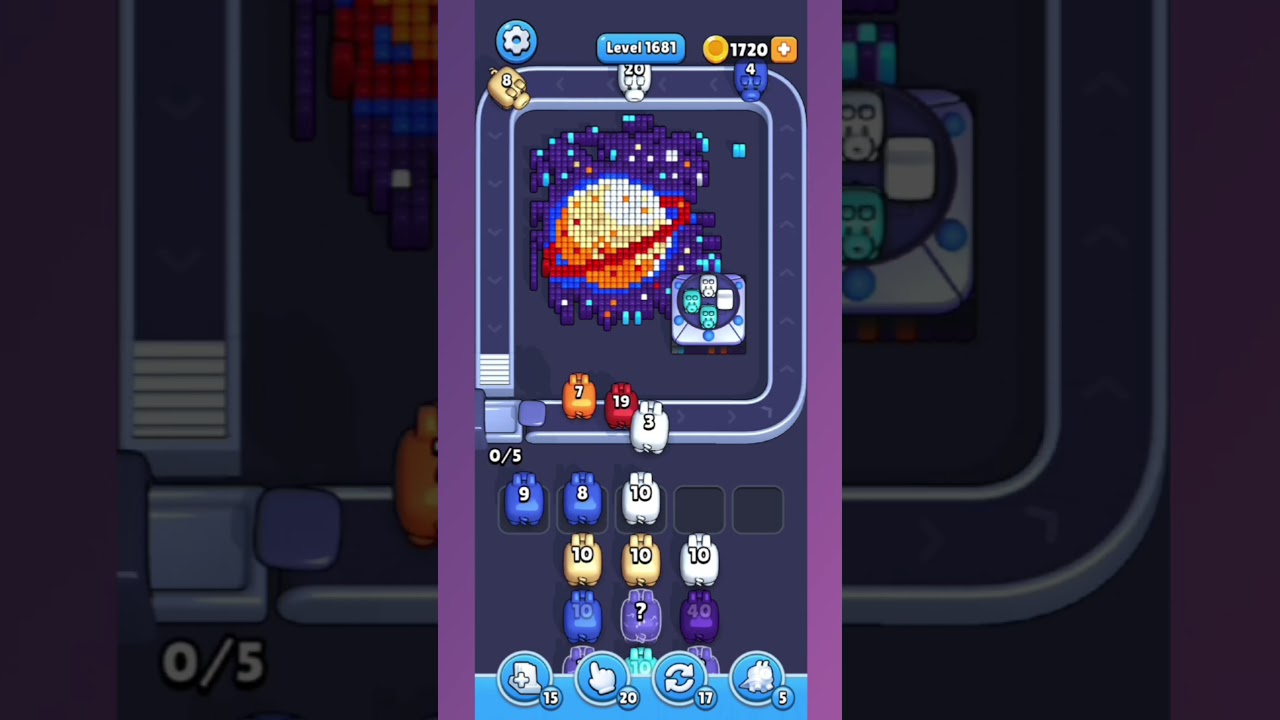
Task: Open the coin balance showing 1720
Action: 742,49
